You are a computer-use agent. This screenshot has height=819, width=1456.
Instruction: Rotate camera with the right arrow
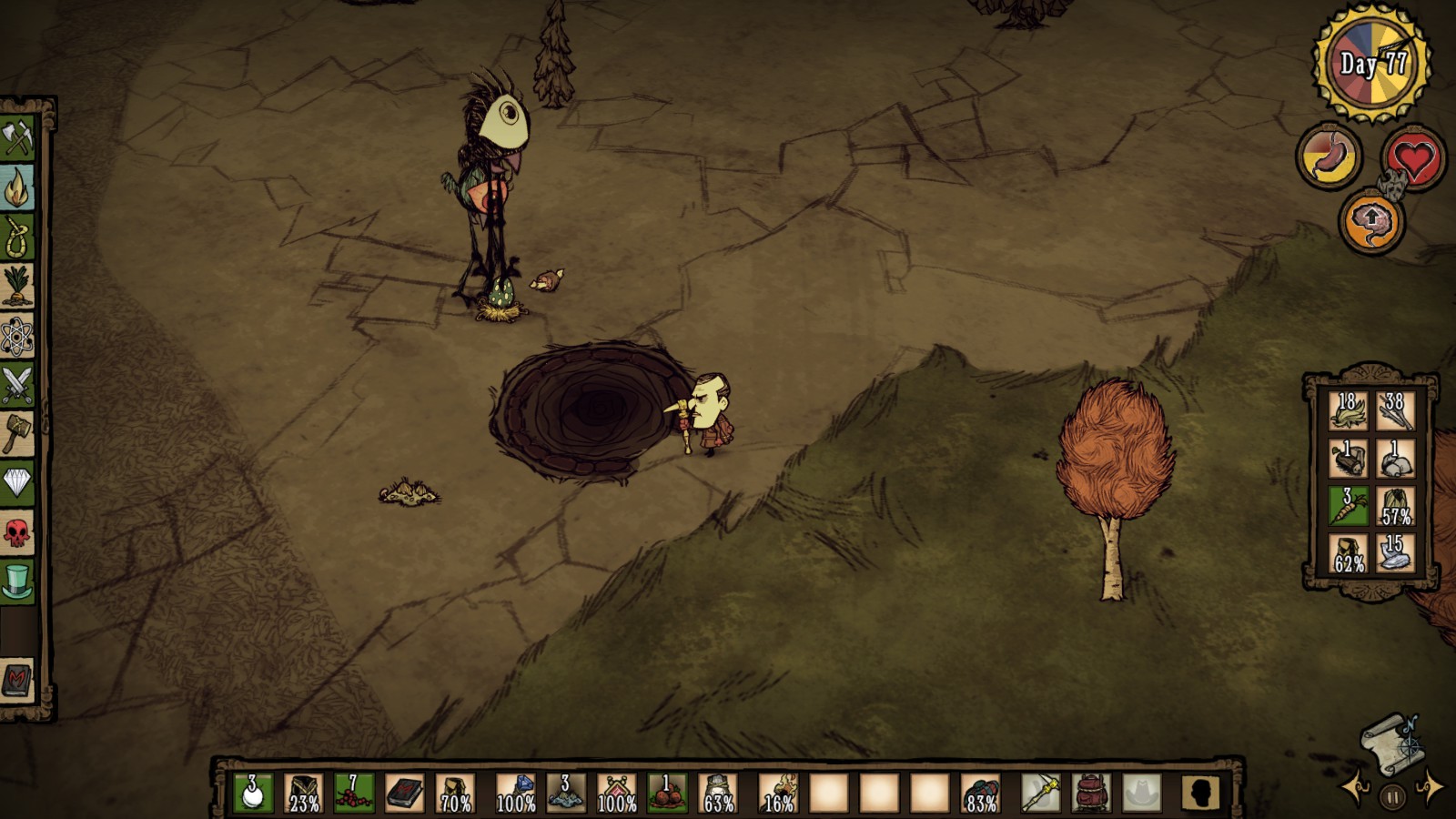[x=1430, y=787]
